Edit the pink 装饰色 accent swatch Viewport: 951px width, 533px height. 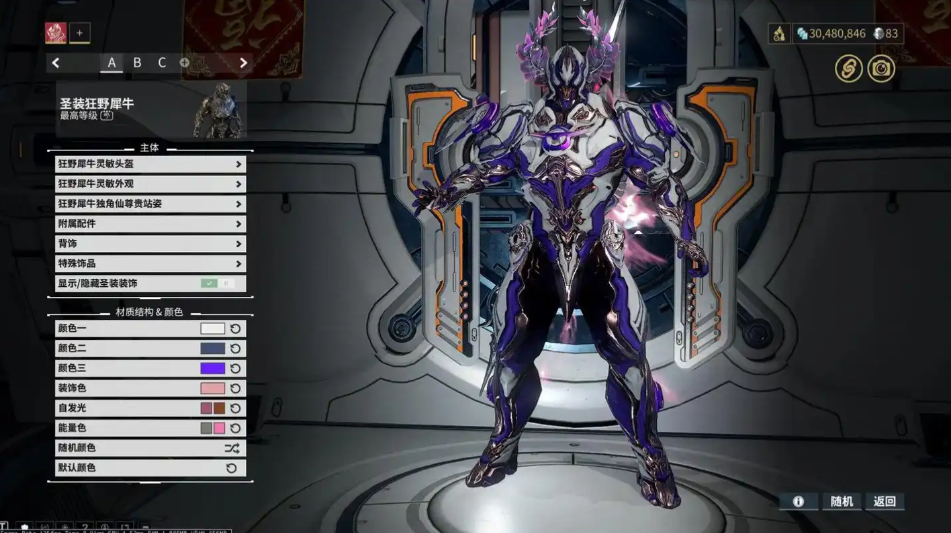pyautogui.click(x=212, y=389)
